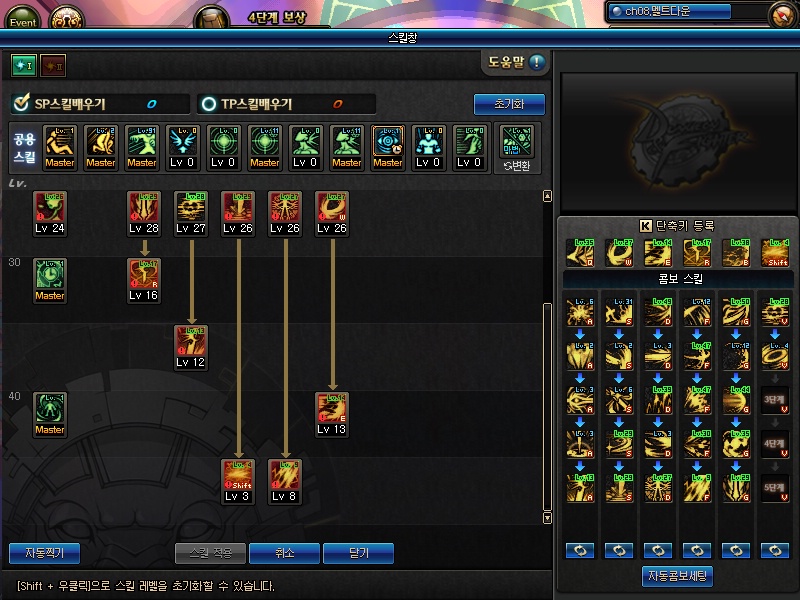Click the 자동콤보세팅 auto combo button
The width and height of the screenshot is (800, 600).
[x=677, y=576]
